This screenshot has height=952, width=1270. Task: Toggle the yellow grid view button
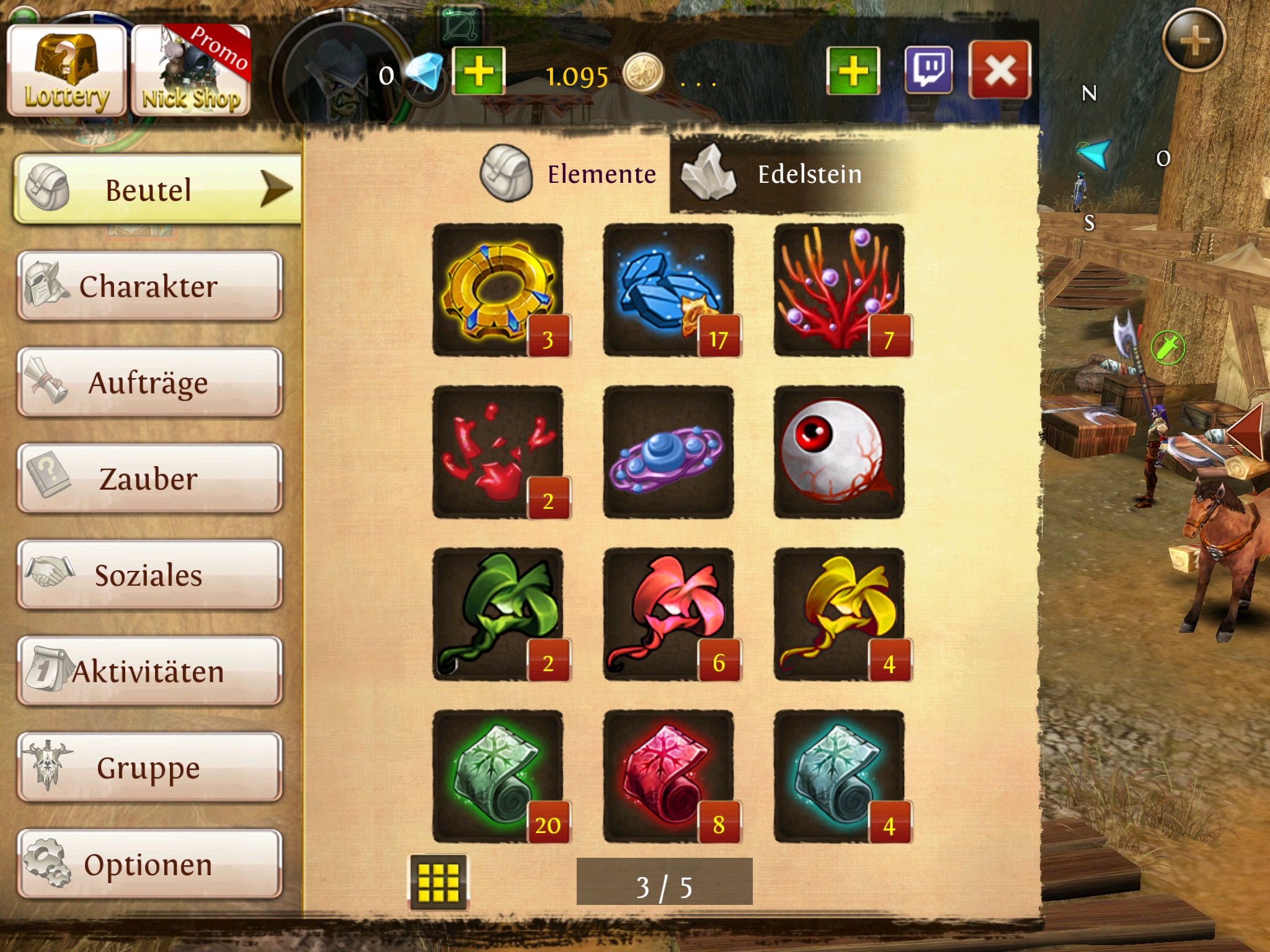(438, 882)
